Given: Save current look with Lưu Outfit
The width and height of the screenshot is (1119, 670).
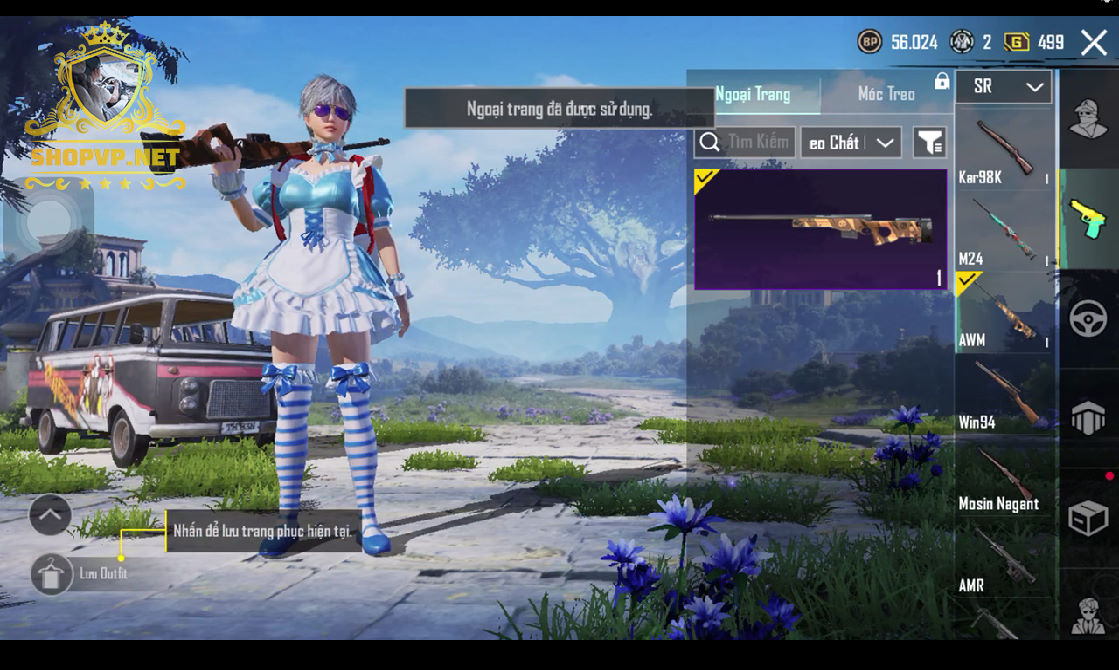Looking at the screenshot, I should click(52, 574).
